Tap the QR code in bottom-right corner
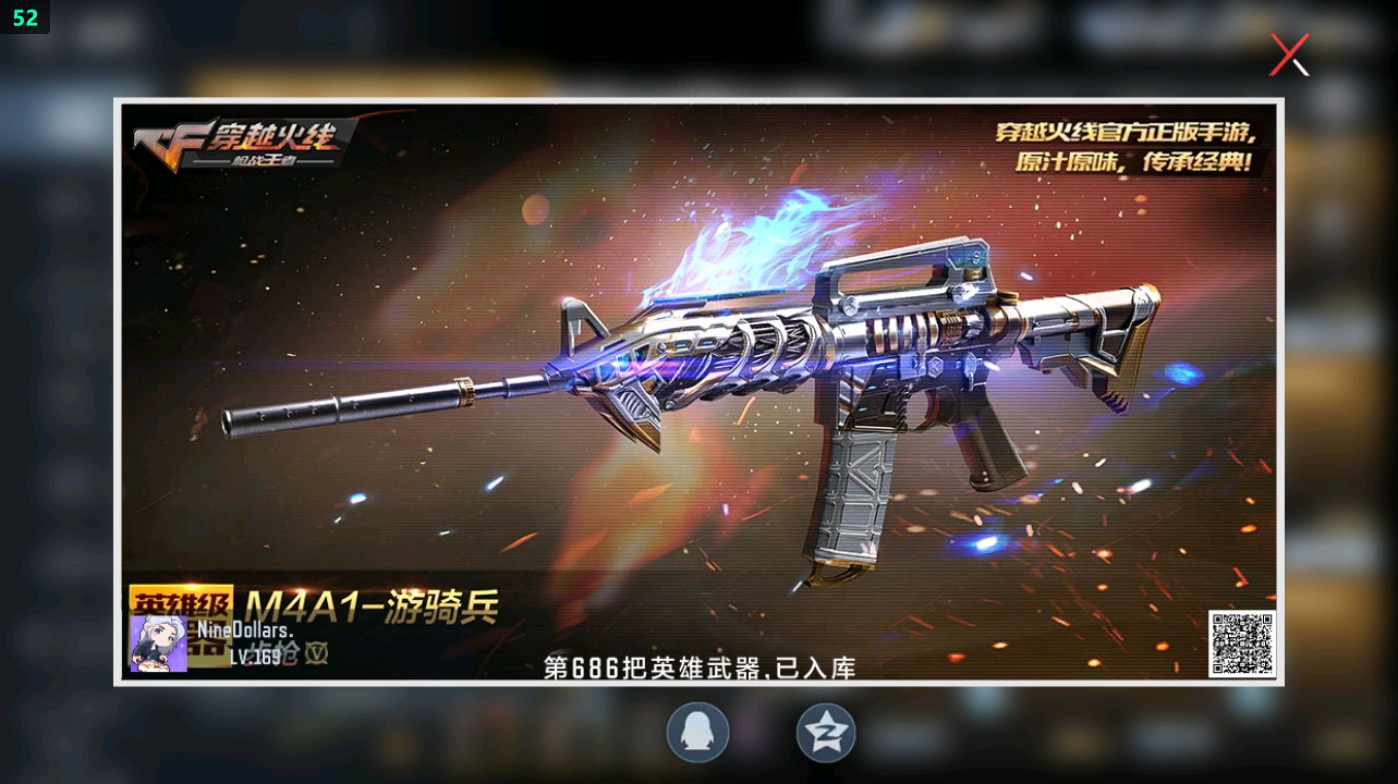 click(1240, 646)
